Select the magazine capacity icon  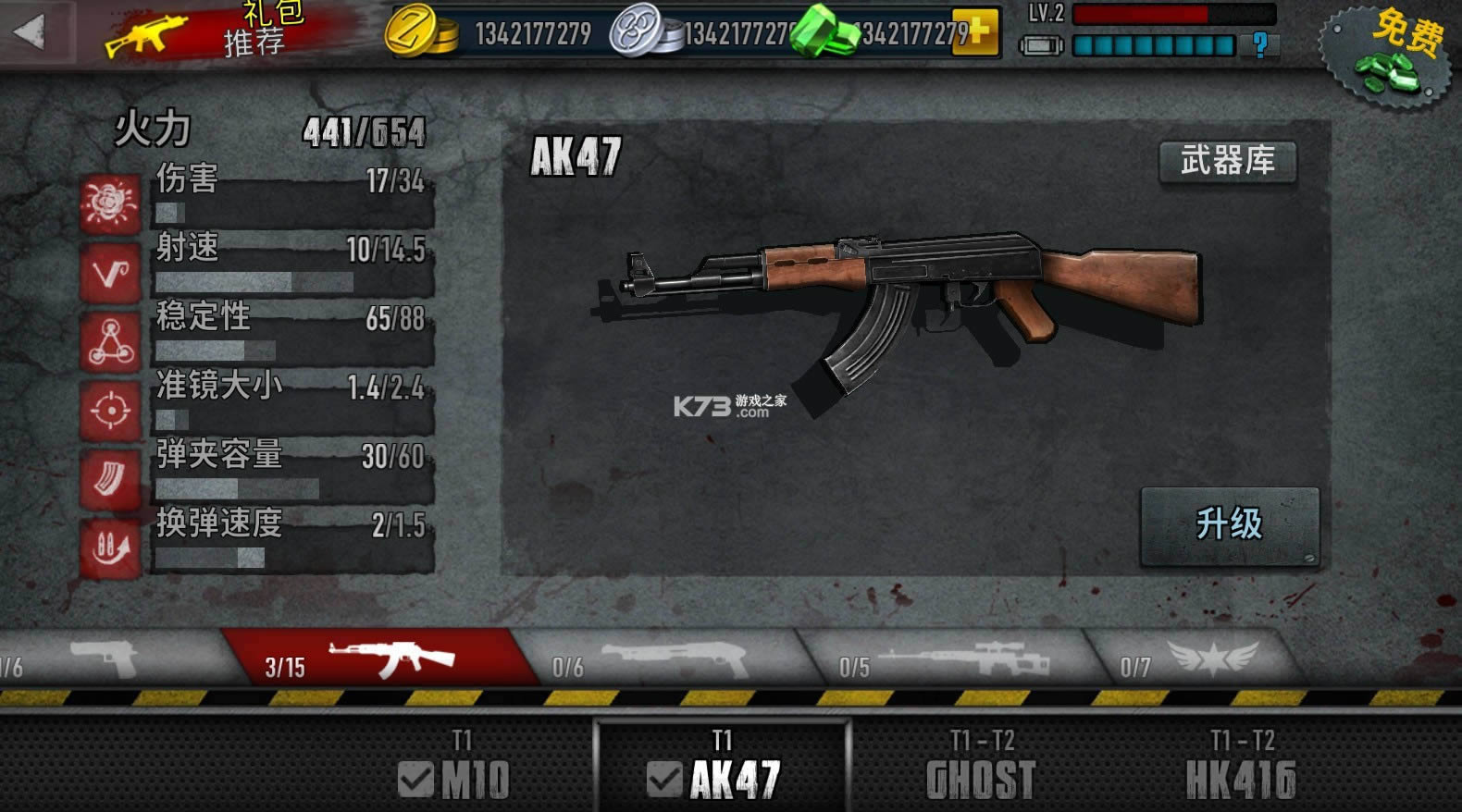pyautogui.click(x=108, y=479)
